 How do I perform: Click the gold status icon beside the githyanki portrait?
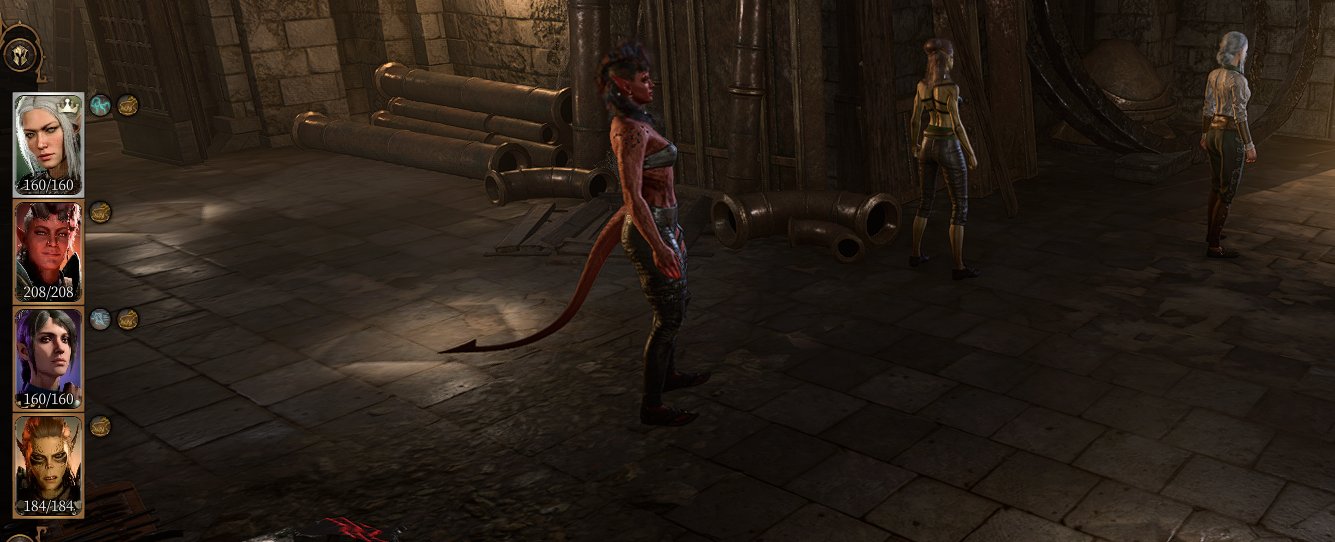100,426
